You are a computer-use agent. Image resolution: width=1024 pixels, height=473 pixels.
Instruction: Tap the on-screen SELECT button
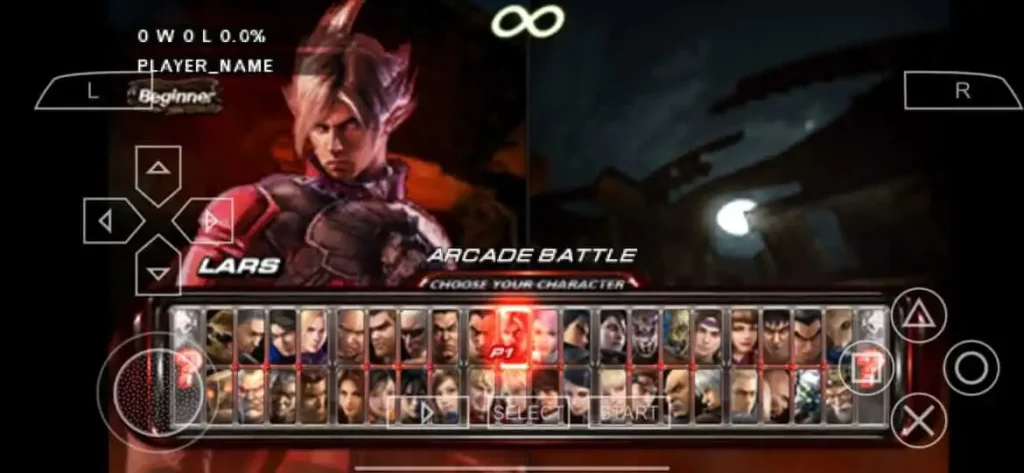point(528,411)
